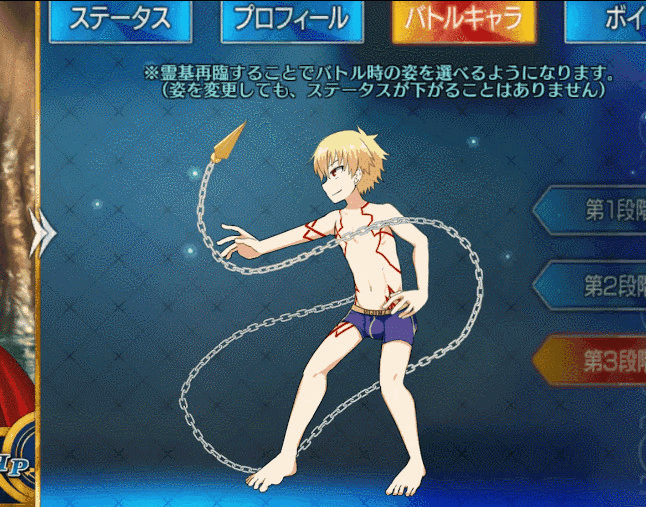
Task: Show the ボイス tab
Action: tap(609, 19)
